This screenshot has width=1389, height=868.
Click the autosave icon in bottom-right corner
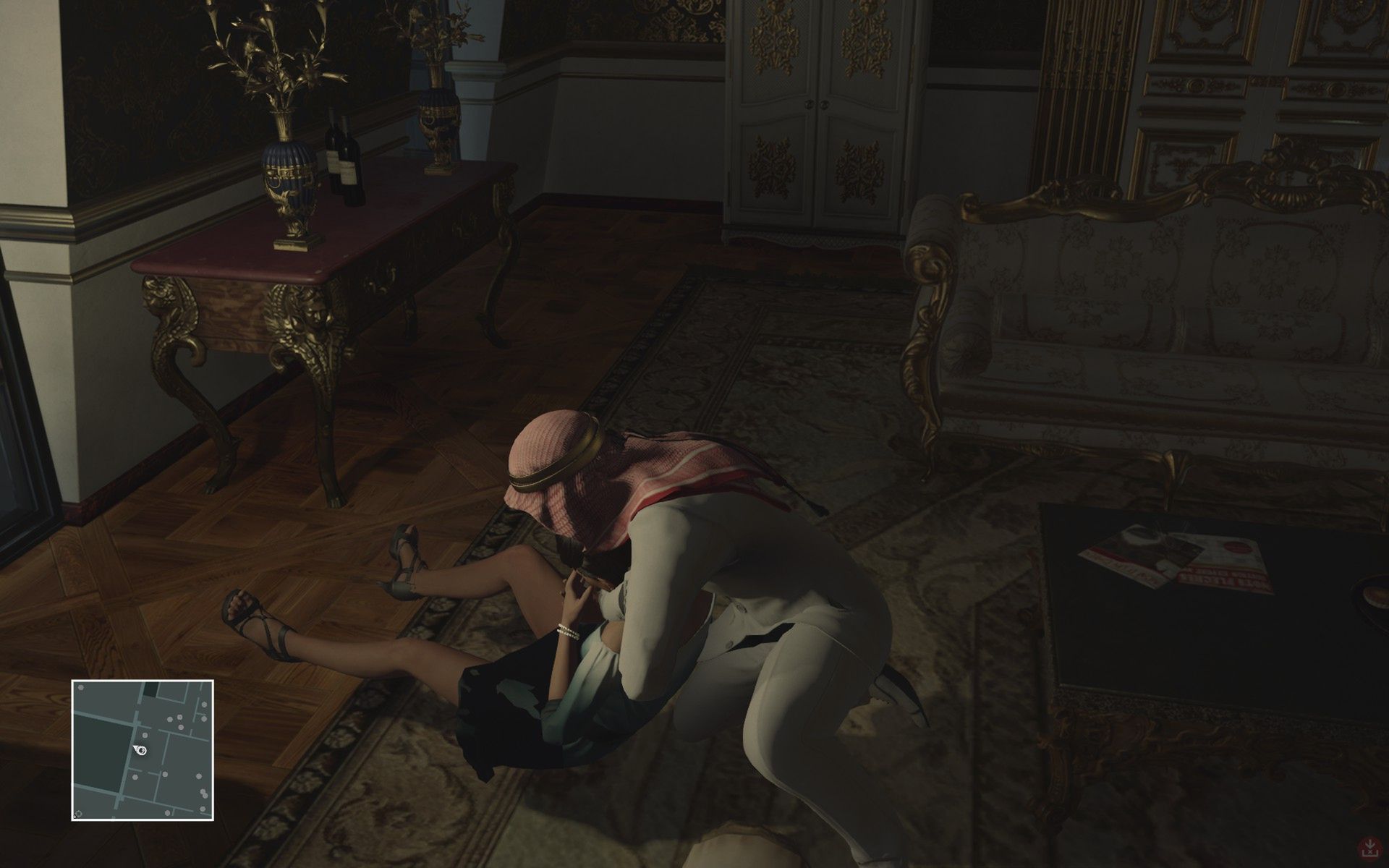pyautogui.click(x=1369, y=848)
